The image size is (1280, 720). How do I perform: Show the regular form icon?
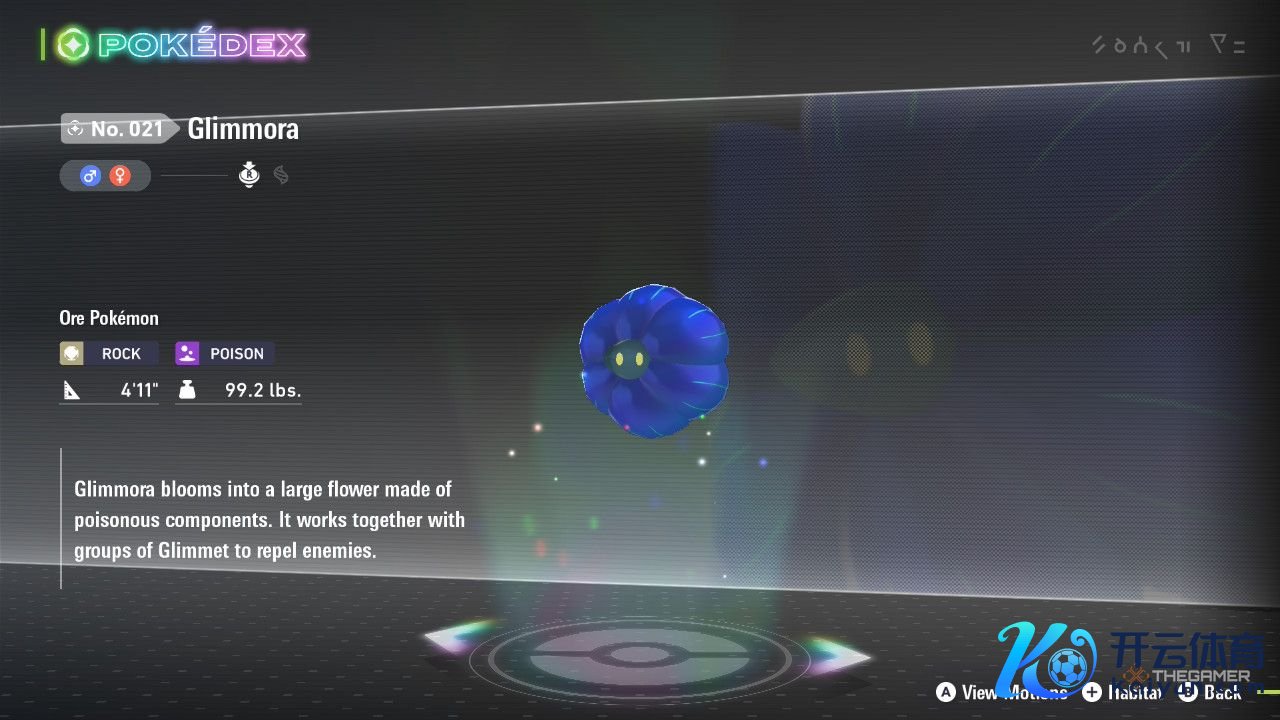249,175
